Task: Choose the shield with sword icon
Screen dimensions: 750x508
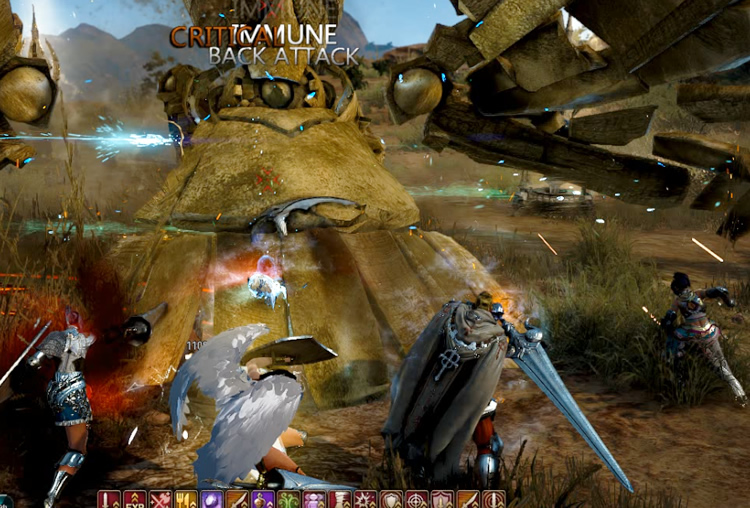Action: pyautogui.click(x=441, y=499)
